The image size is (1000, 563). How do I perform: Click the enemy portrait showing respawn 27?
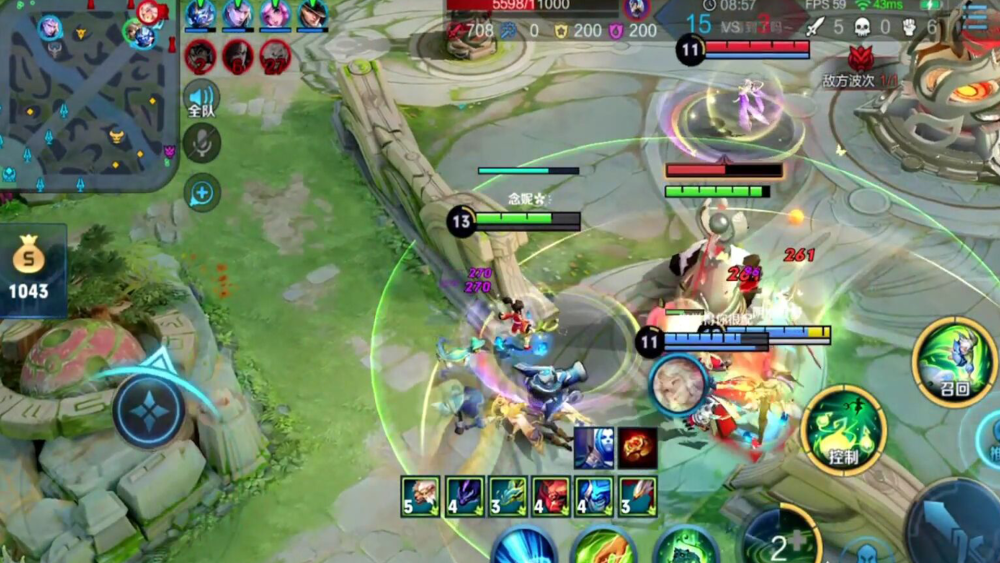[x=275, y=57]
